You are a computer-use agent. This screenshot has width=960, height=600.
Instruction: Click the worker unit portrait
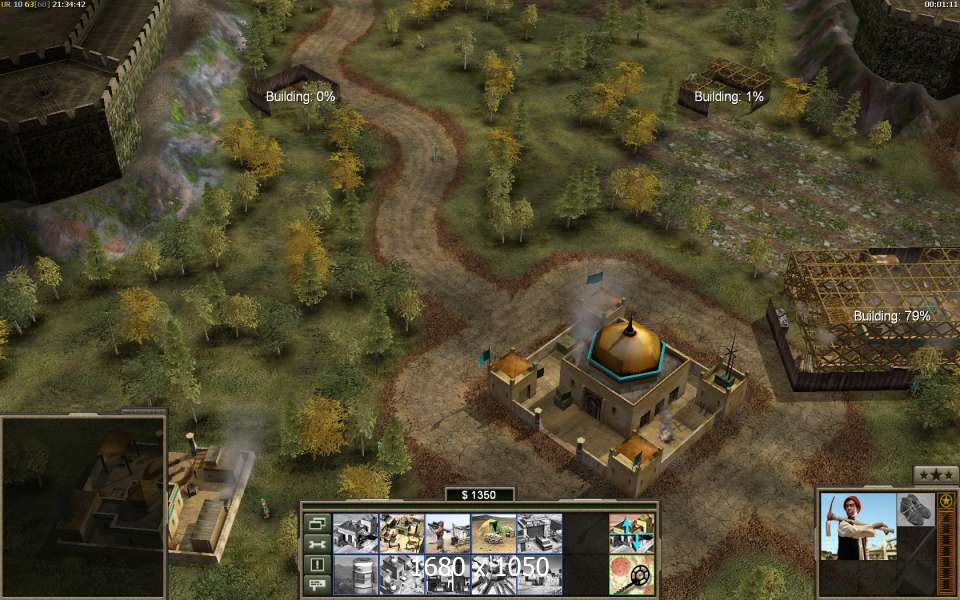pyautogui.click(x=857, y=525)
